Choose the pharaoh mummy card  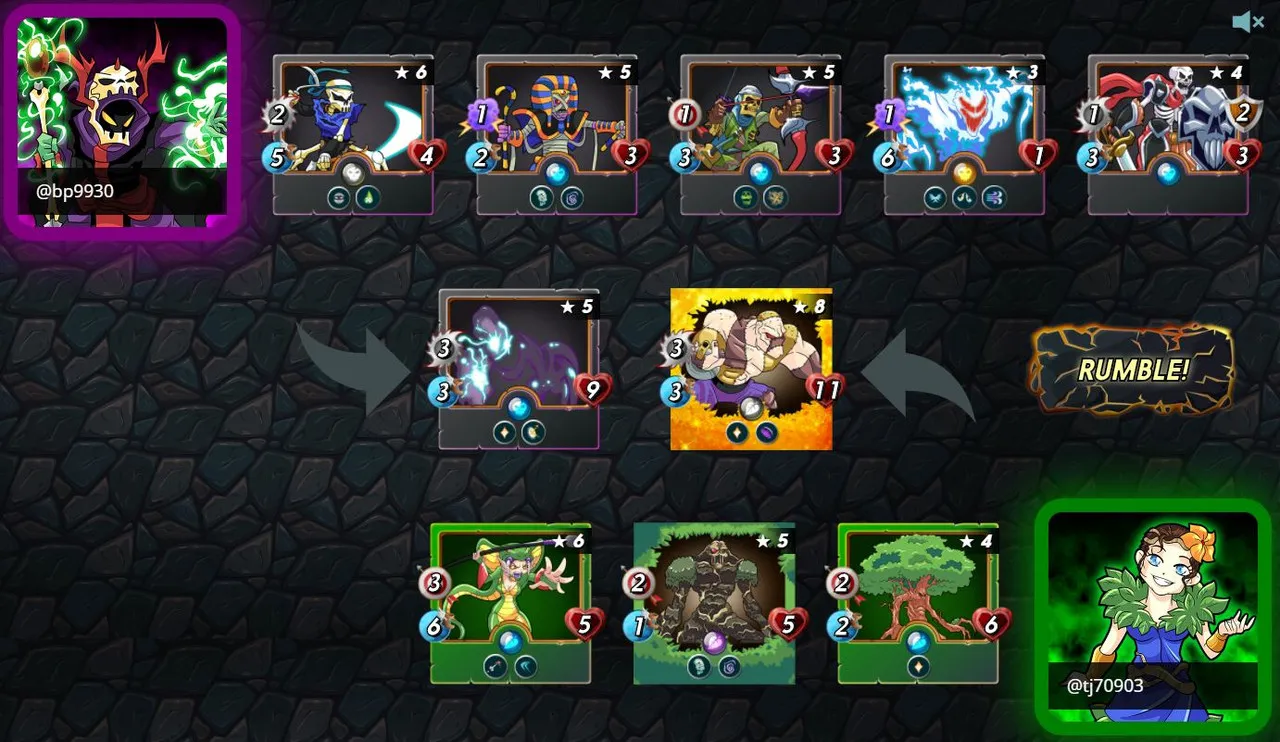[557, 134]
